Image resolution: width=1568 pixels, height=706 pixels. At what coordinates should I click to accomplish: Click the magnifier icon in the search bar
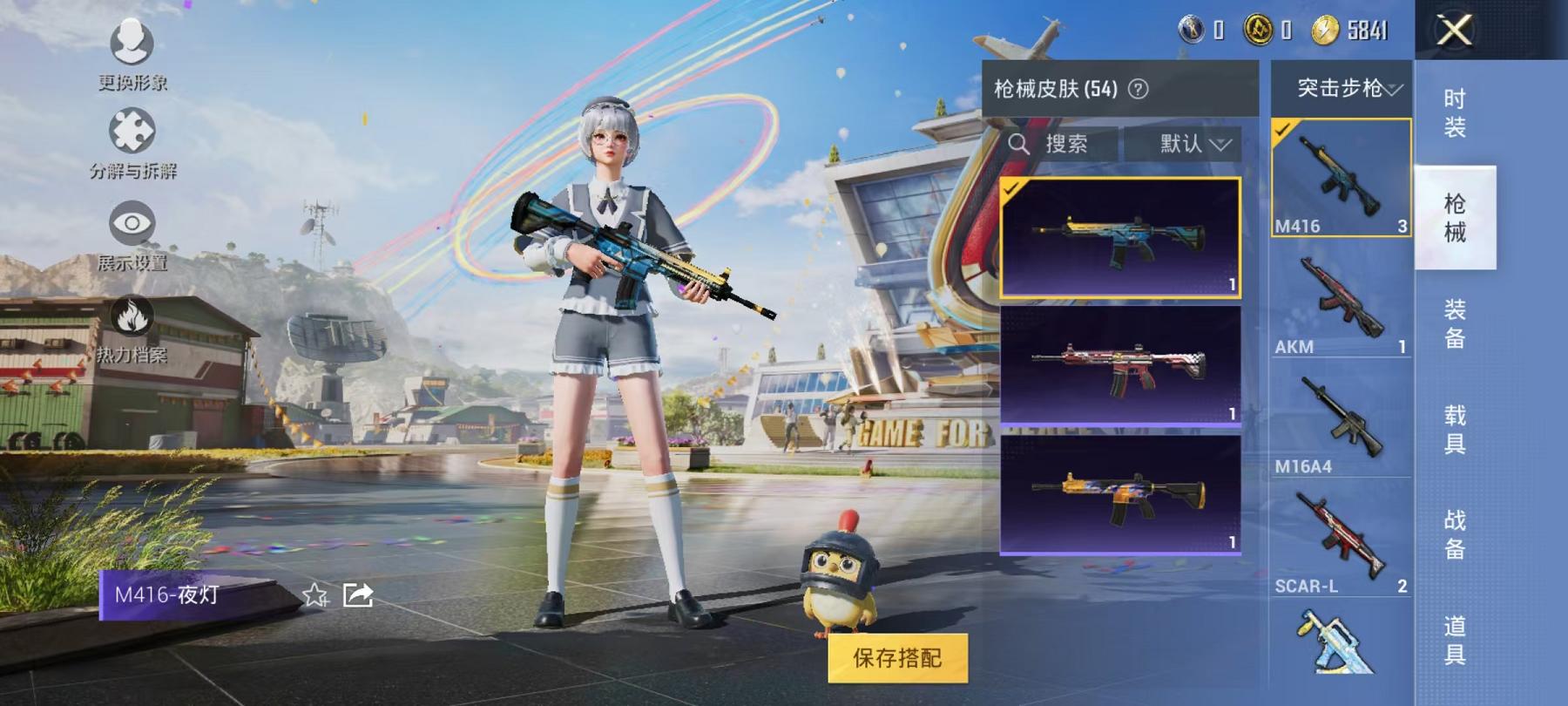point(1021,144)
